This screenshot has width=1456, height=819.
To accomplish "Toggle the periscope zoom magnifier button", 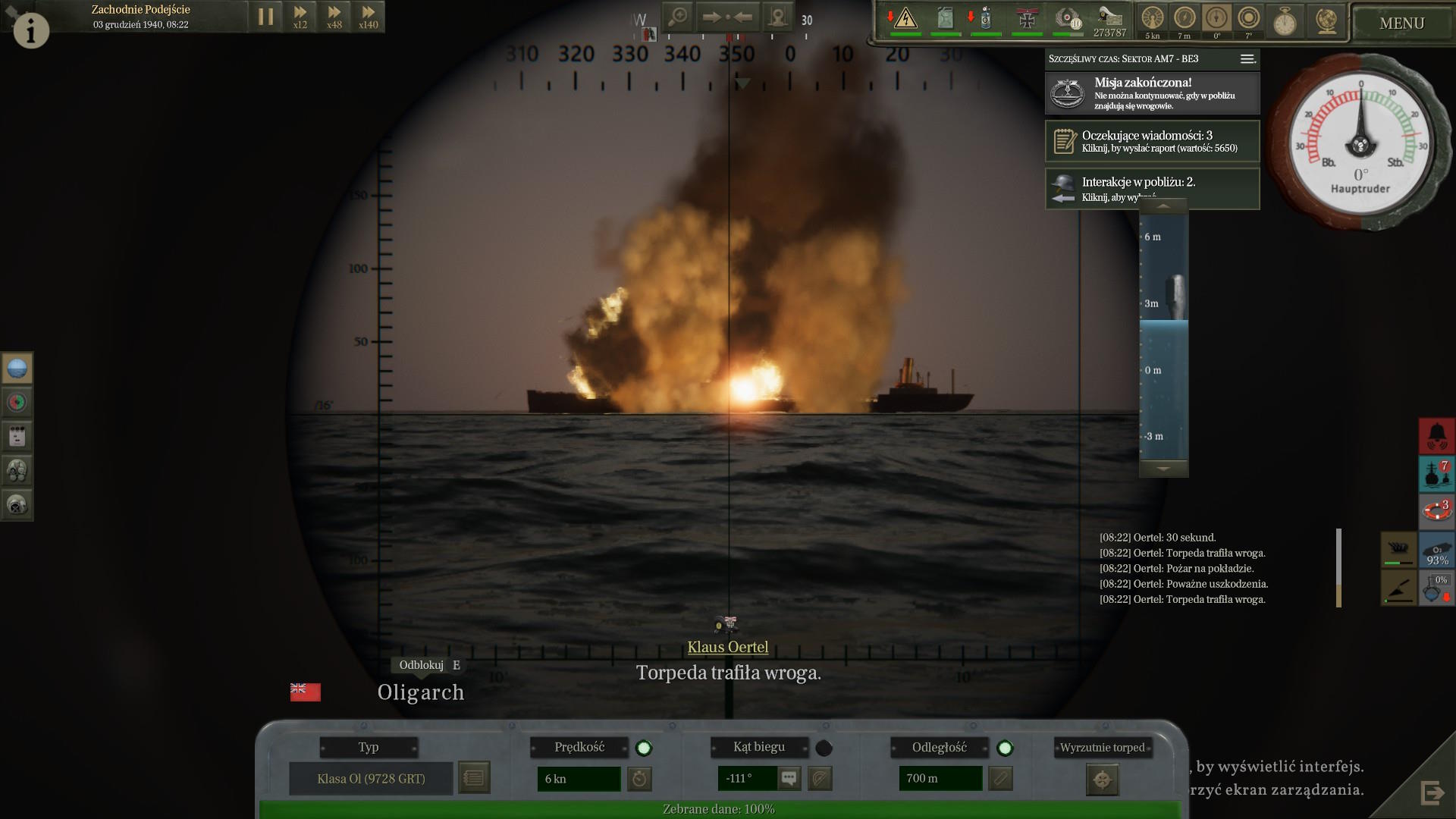I will pyautogui.click(x=678, y=17).
